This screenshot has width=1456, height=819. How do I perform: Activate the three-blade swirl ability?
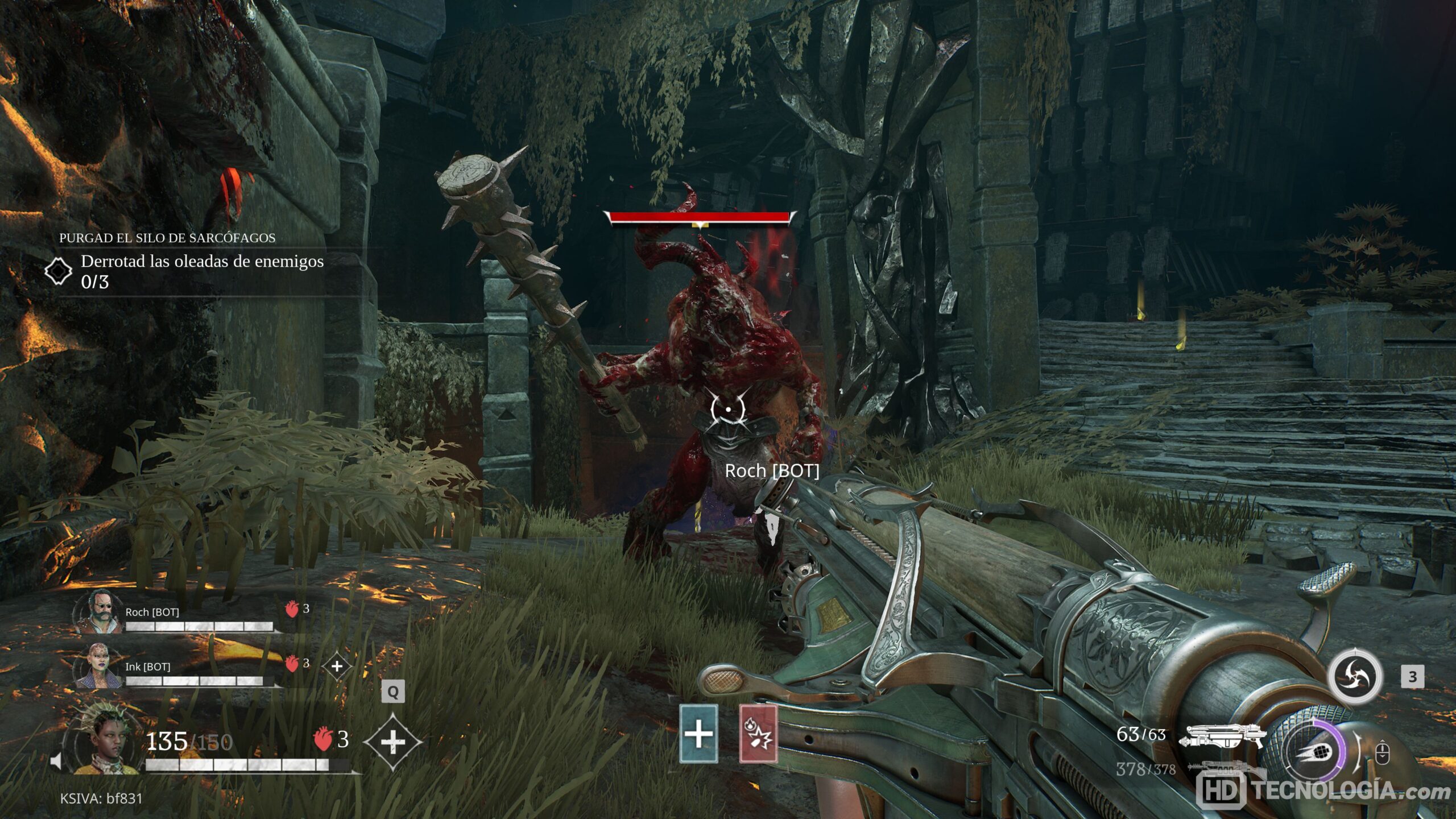coord(1354,676)
